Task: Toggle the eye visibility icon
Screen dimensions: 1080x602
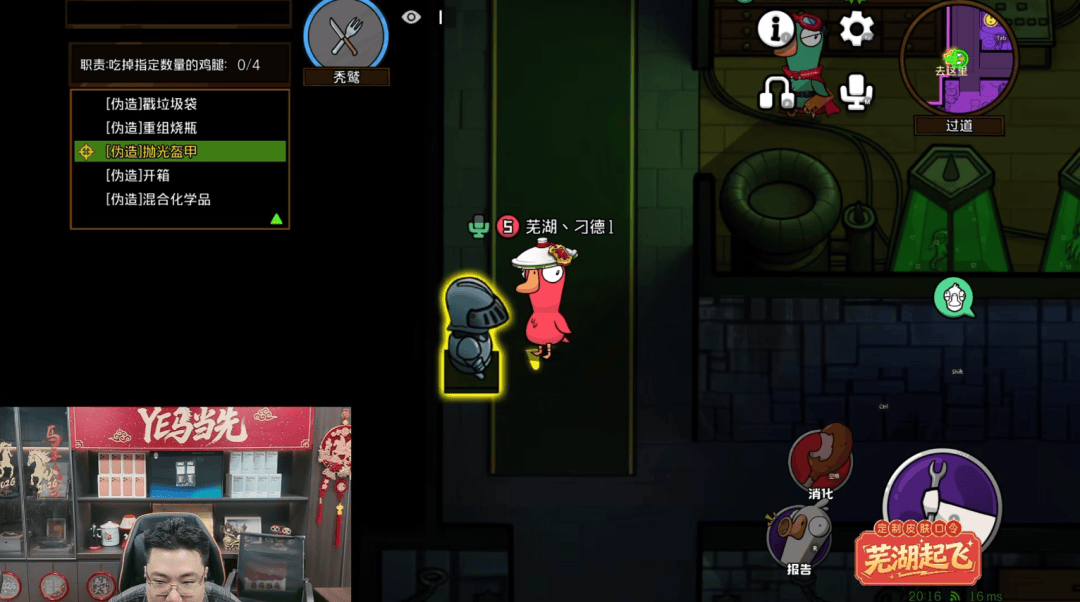Action: [x=411, y=17]
